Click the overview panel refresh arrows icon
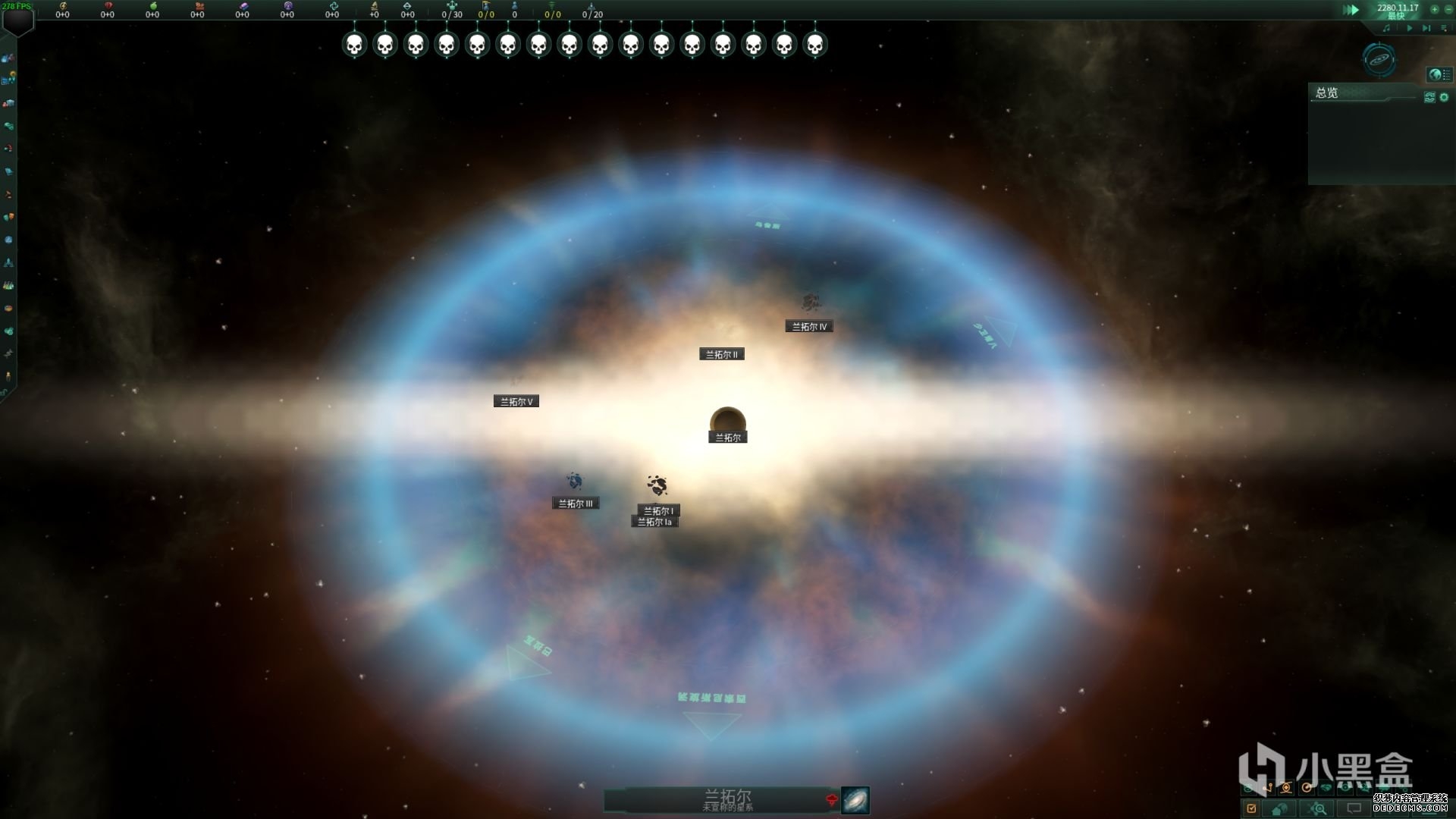 pyautogui.click(x=1429, y=97)
